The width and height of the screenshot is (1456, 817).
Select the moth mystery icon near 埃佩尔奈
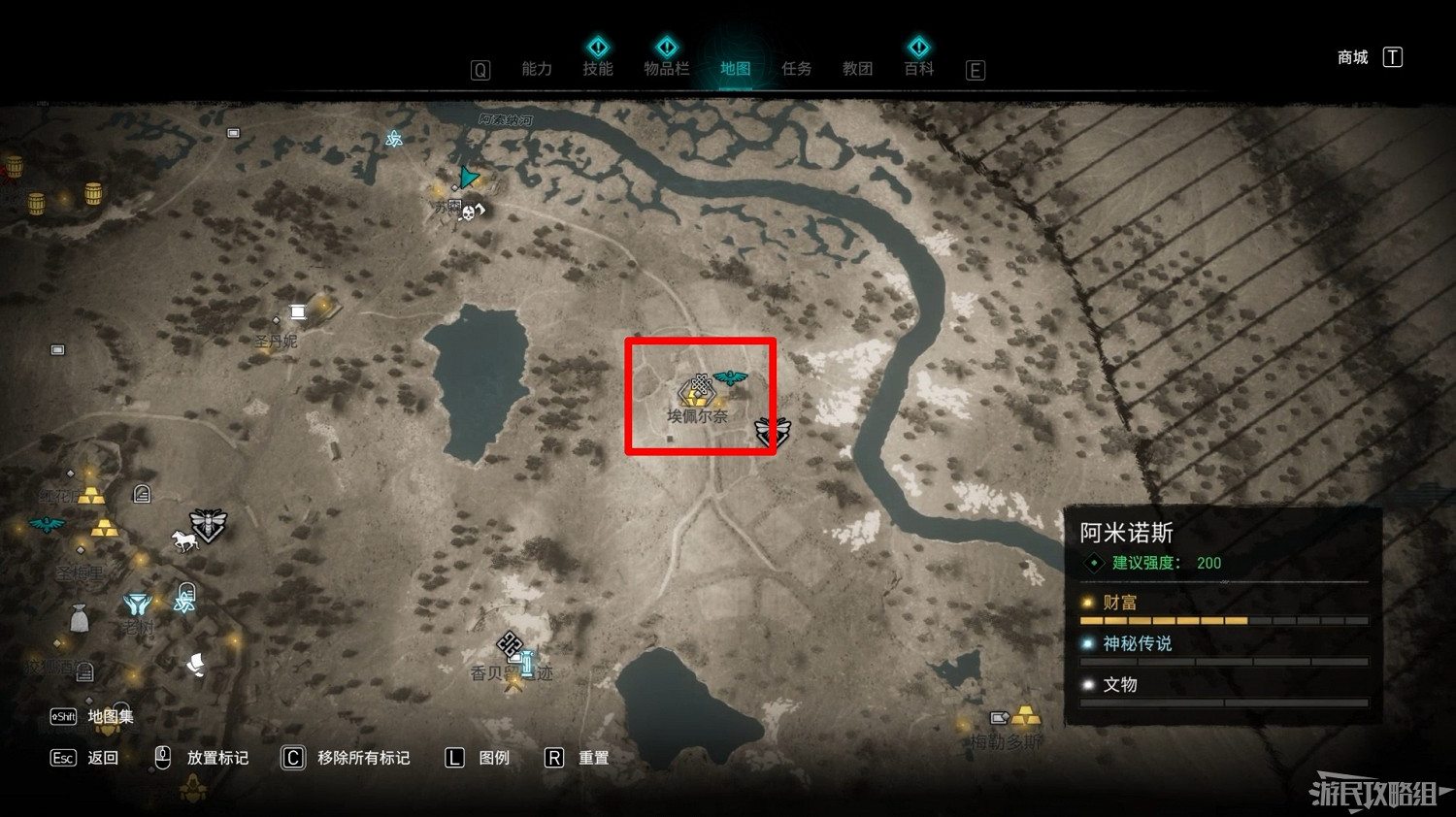pyautogui.click(x=773, y=430)
